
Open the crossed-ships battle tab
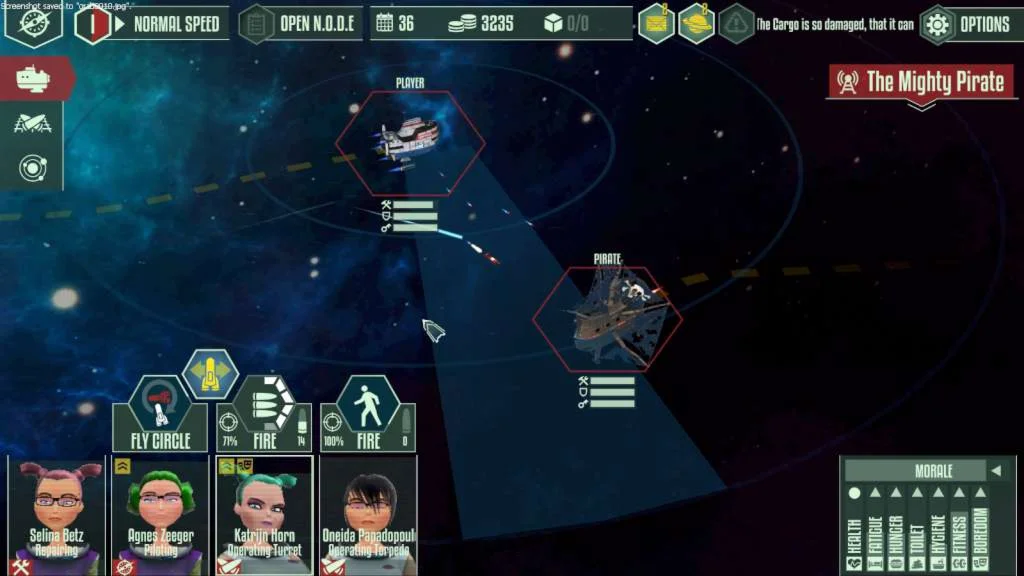(31, 123)
